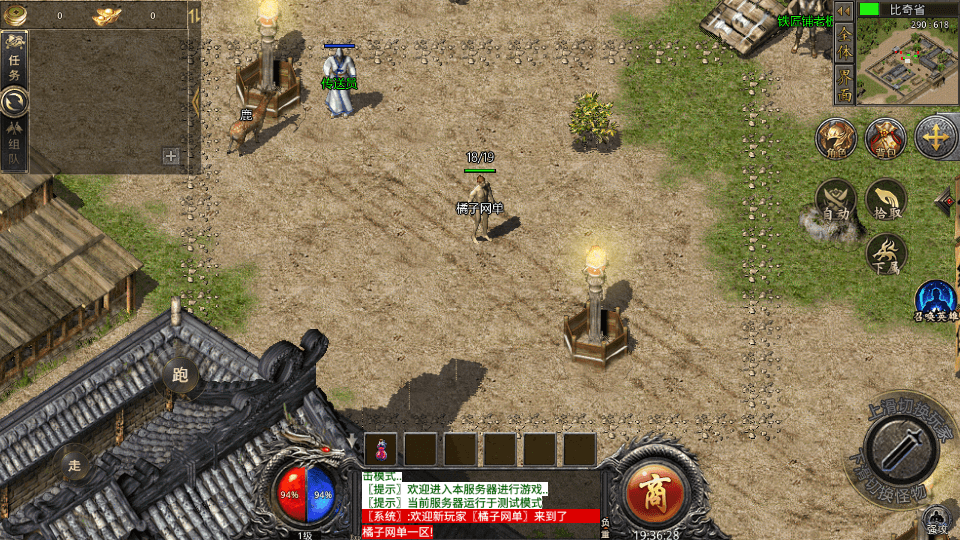The height and width of the screenshot is (540, 960).
Task: Select the 全体 button beside the minimap
Action: tap(845, 42)
